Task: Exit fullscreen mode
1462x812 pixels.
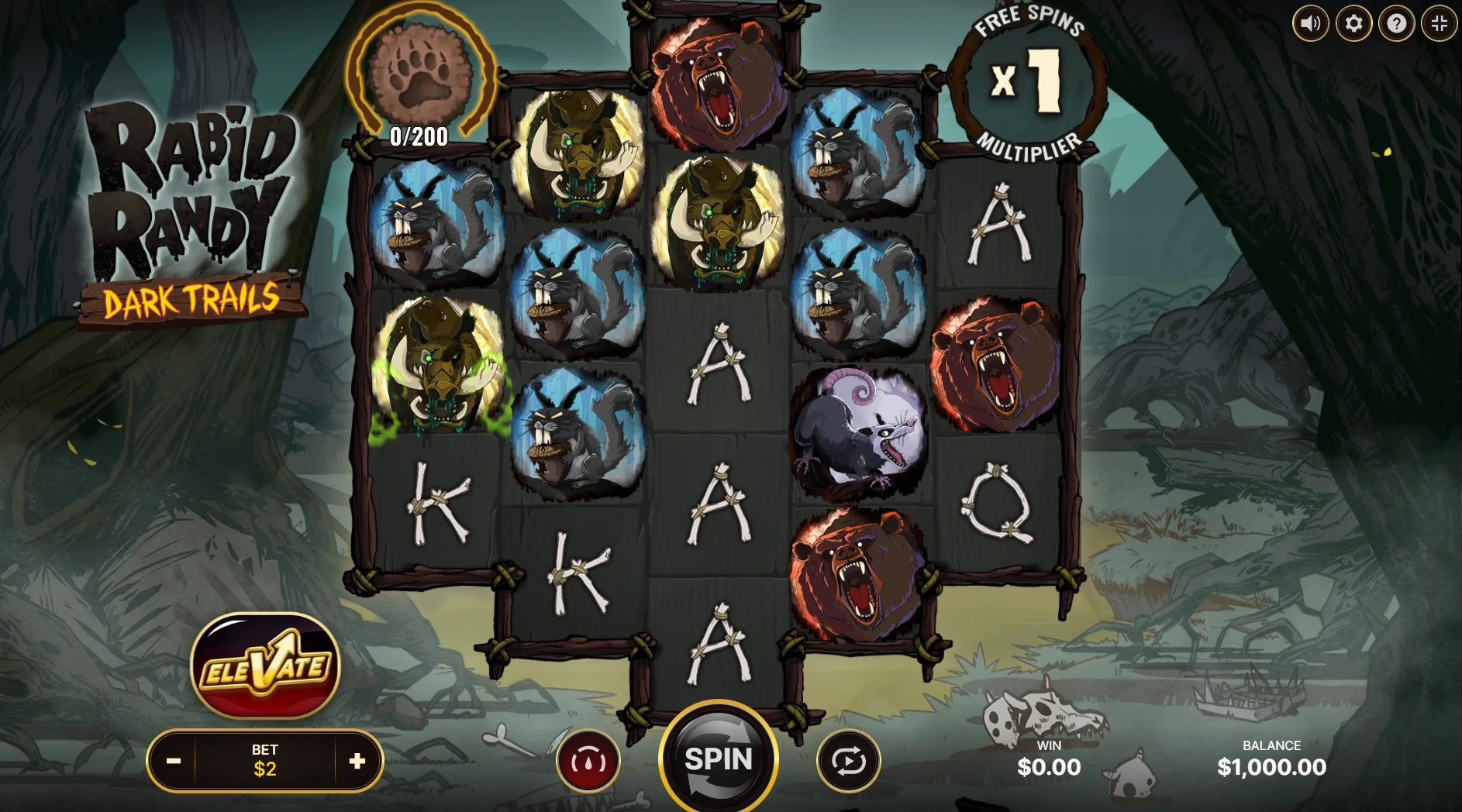Action: pyautogui.click(x=1440, y=24)
